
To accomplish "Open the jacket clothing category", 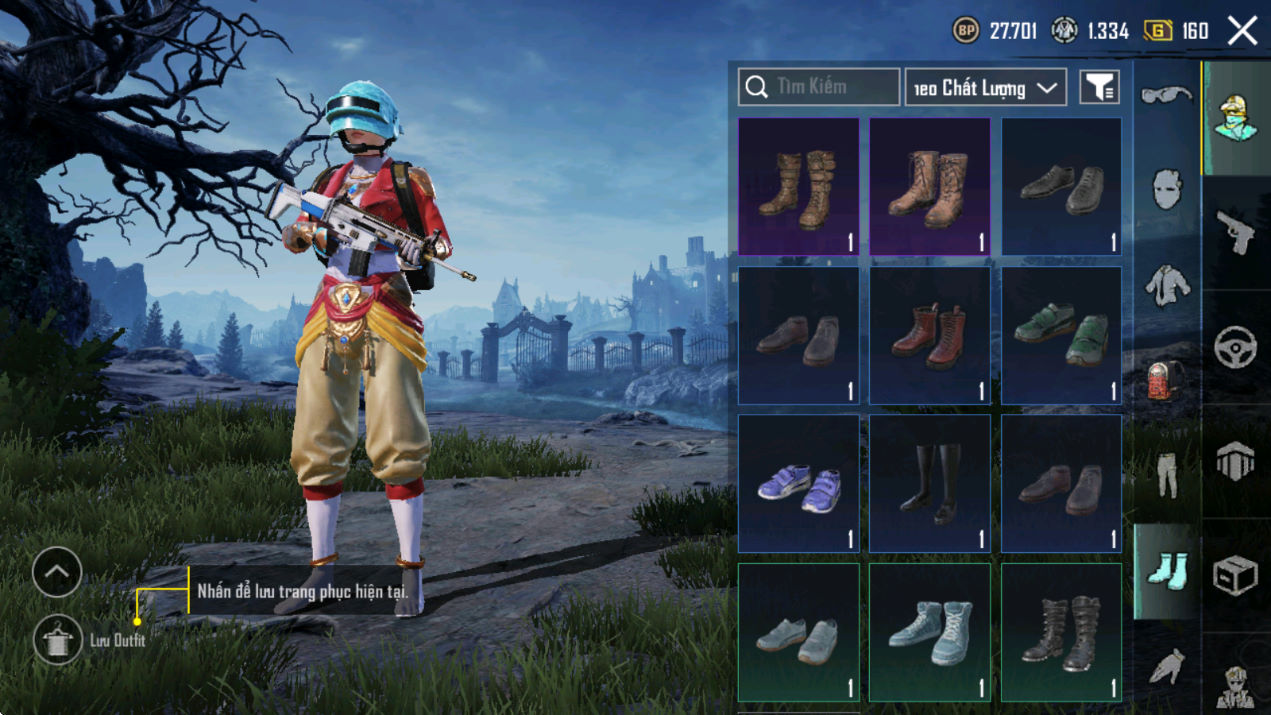I will pyautogui.click(x=1167, y=285).
